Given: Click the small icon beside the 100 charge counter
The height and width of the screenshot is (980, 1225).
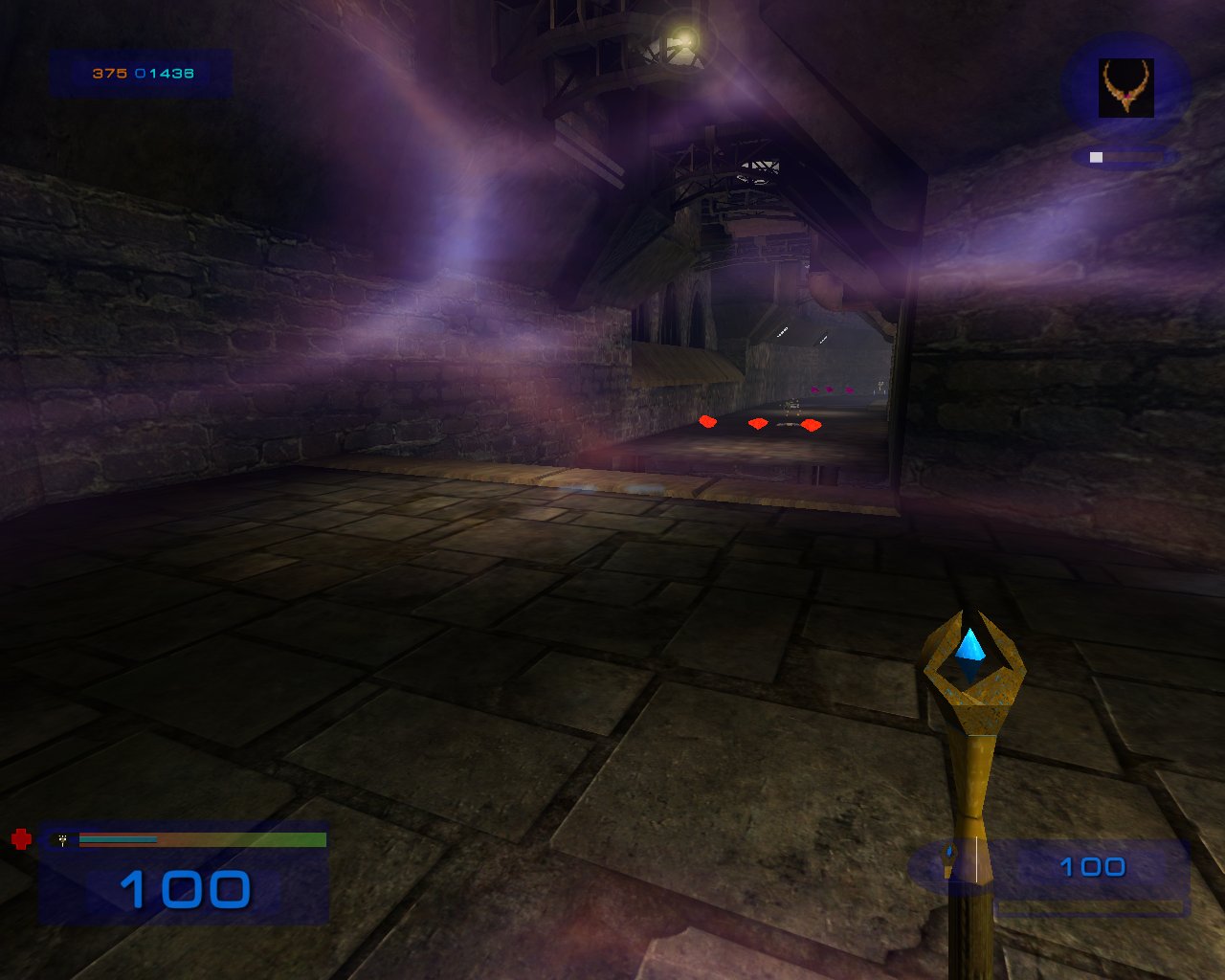Looking at the screenshot, I should pyautogui.click(x=949, y=861).
